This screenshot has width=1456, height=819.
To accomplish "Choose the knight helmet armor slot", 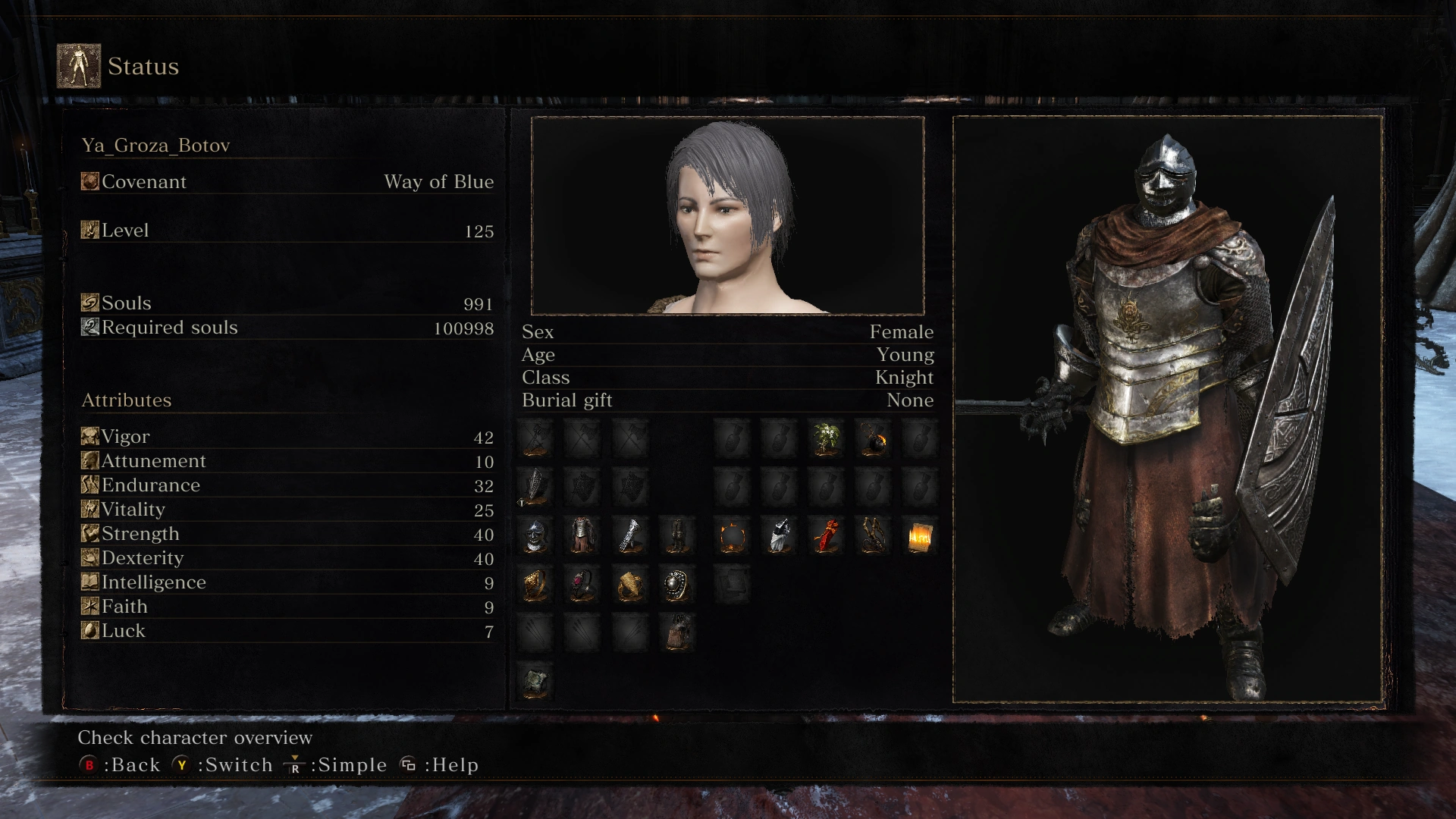I will pos(535,536).
